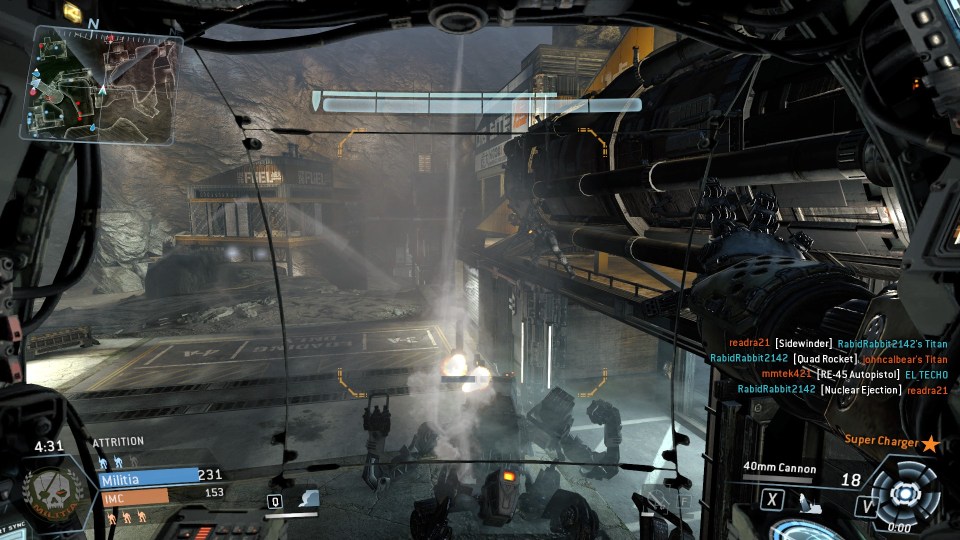
Task: Select the Super Charger star icon
Action: coord(930,442)
